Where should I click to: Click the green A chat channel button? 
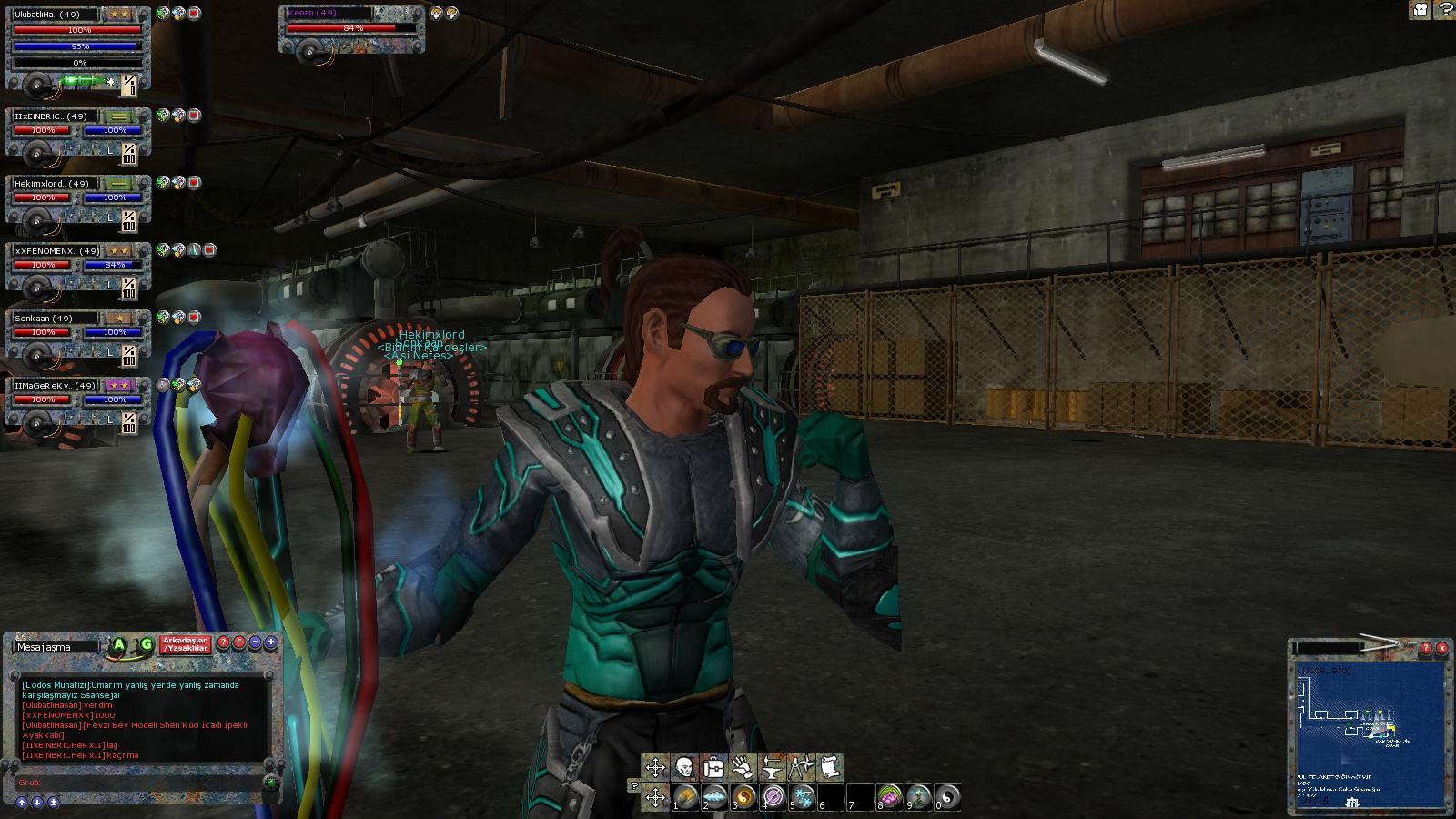[x=119, y=645]
